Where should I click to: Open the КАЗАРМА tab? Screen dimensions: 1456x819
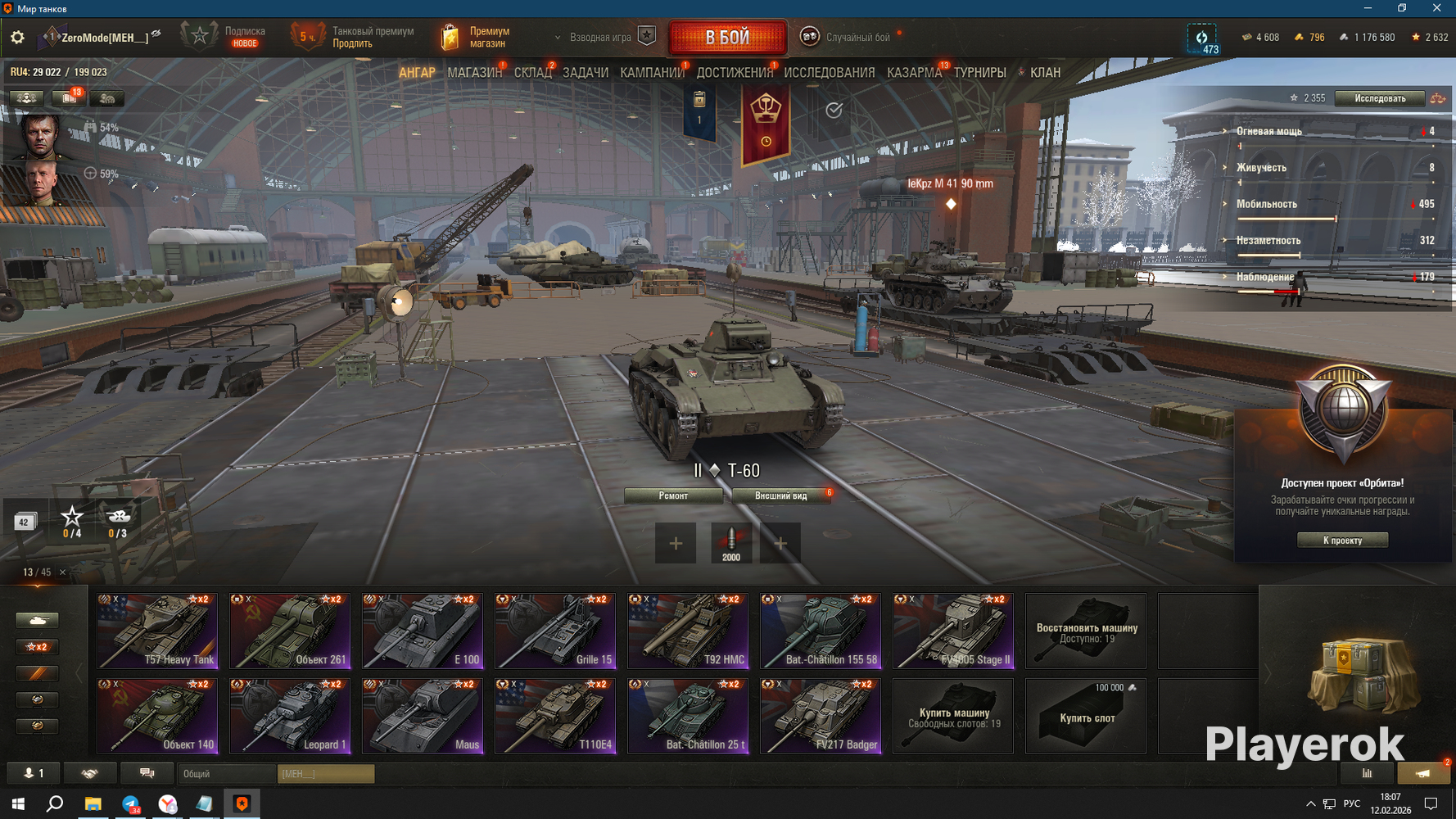click(914, 73)
